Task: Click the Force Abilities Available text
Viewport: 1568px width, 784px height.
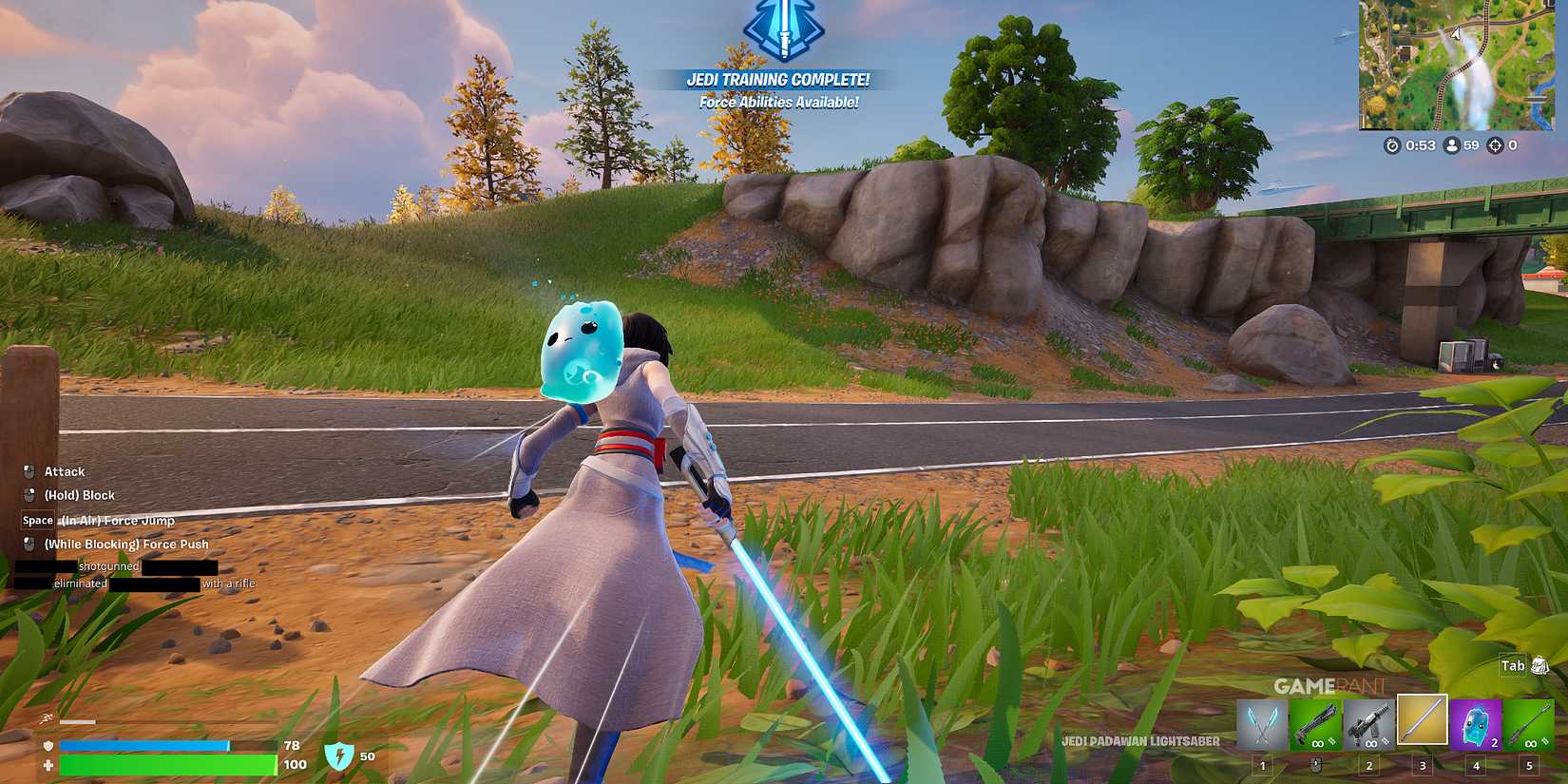Action: [781, 100]
